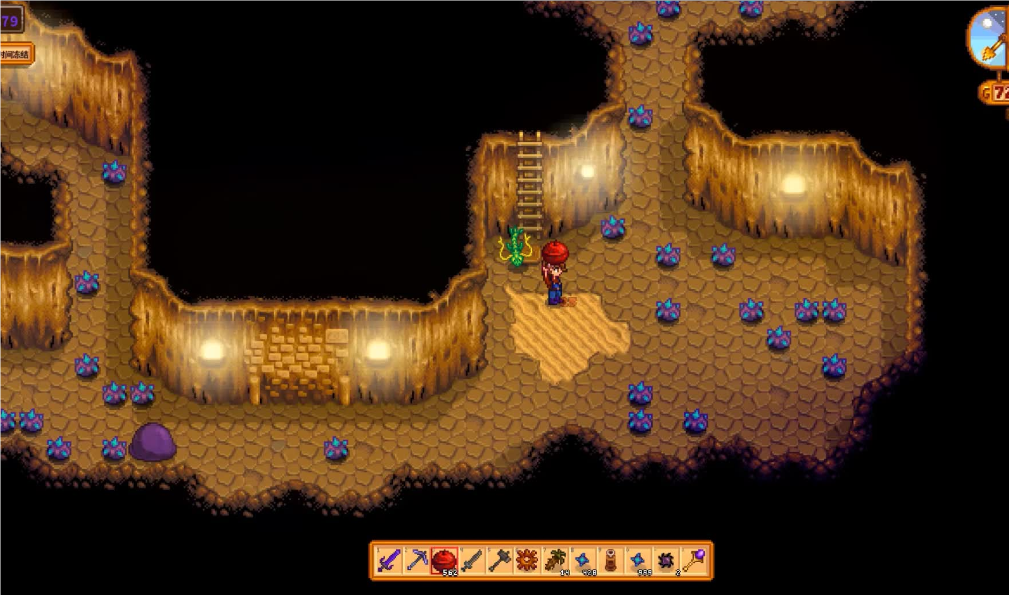Screen dimensions: 1009x595
Task: Select the palm item stack of 14
Action: pos(555,560)
